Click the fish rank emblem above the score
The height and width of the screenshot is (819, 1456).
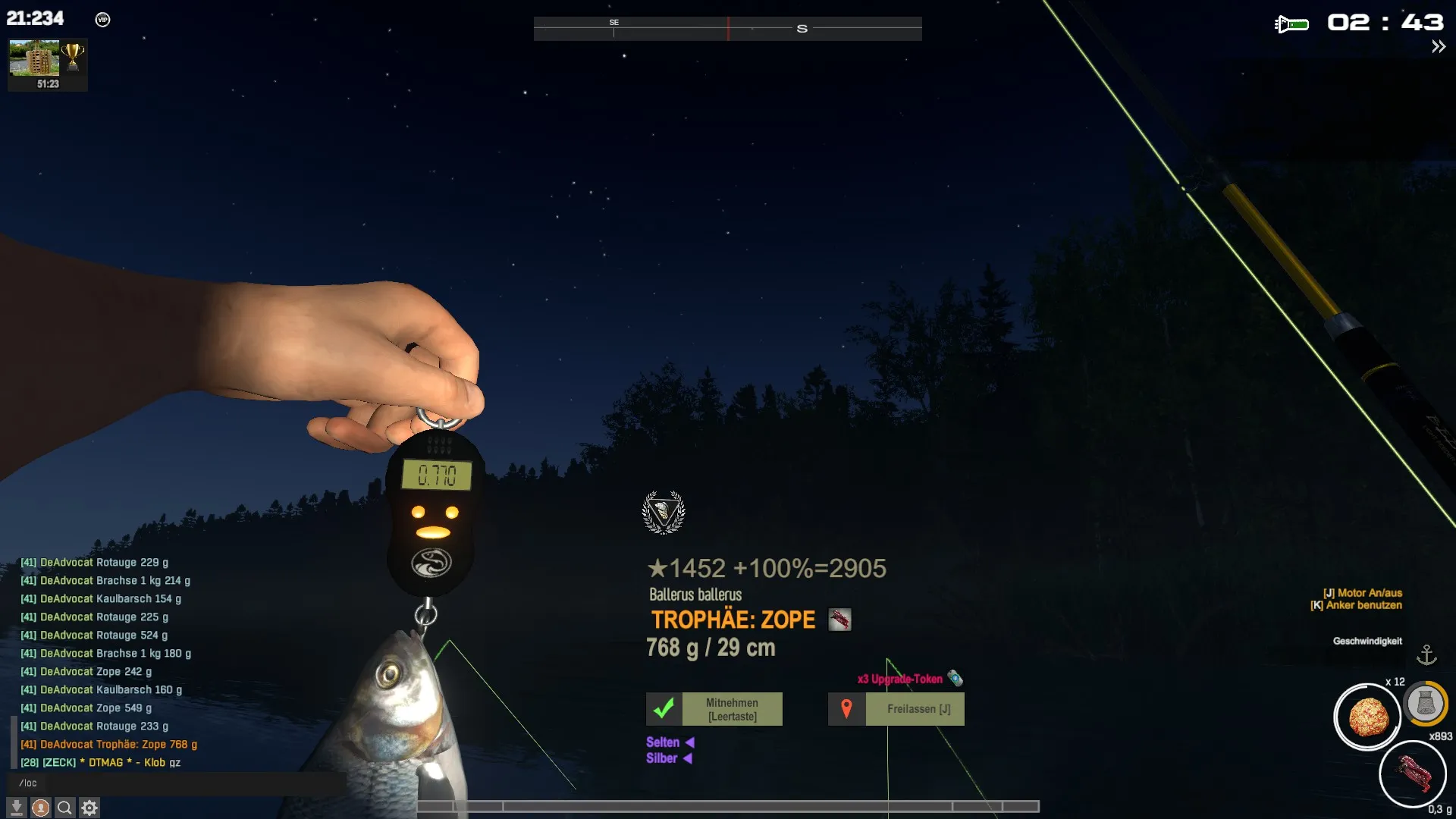point(664,513)
